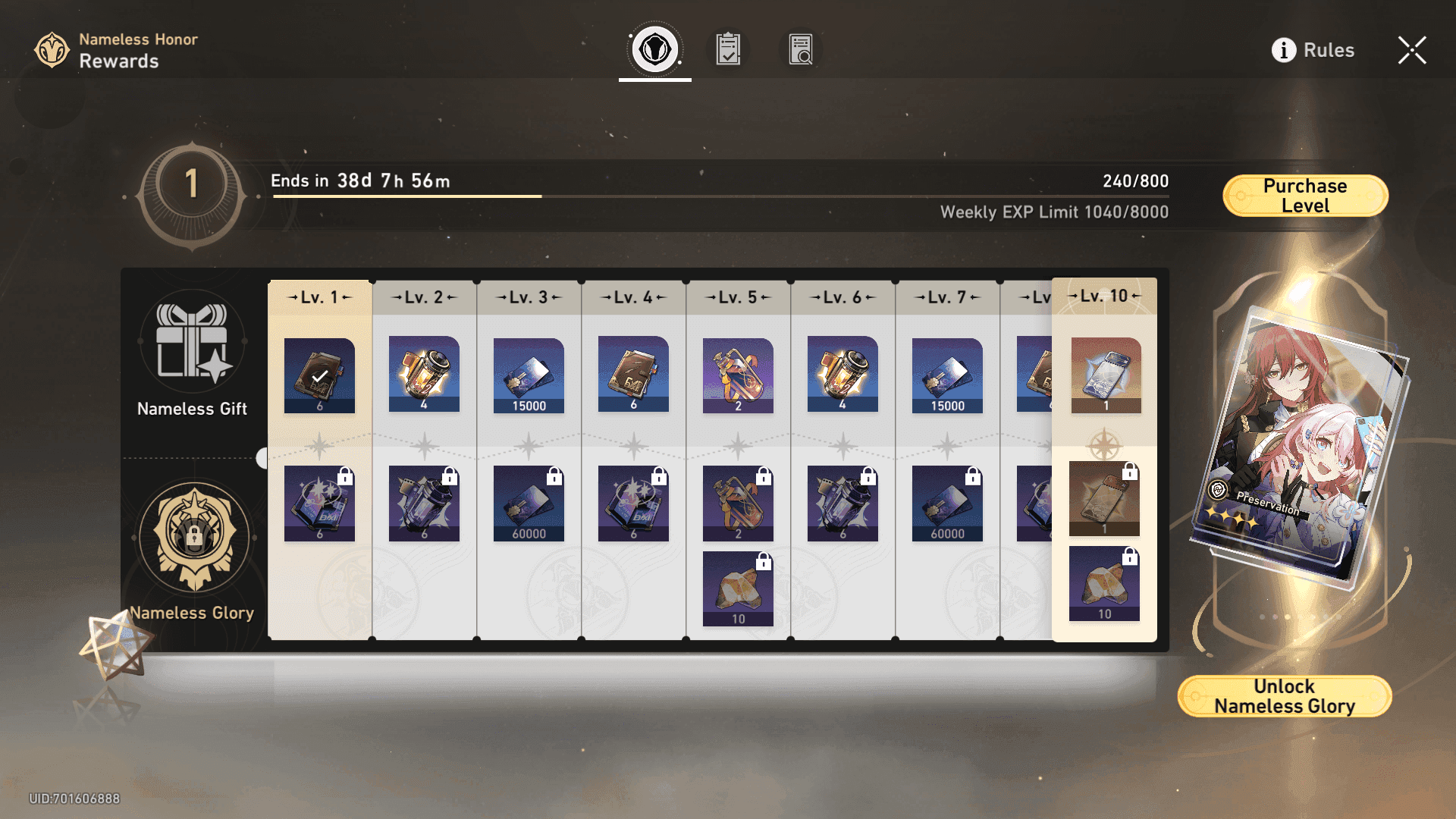Open the Purchase Level dialog
Image resolution: width=1456 pixels, height=819 pixels.
pos(1305,196)
